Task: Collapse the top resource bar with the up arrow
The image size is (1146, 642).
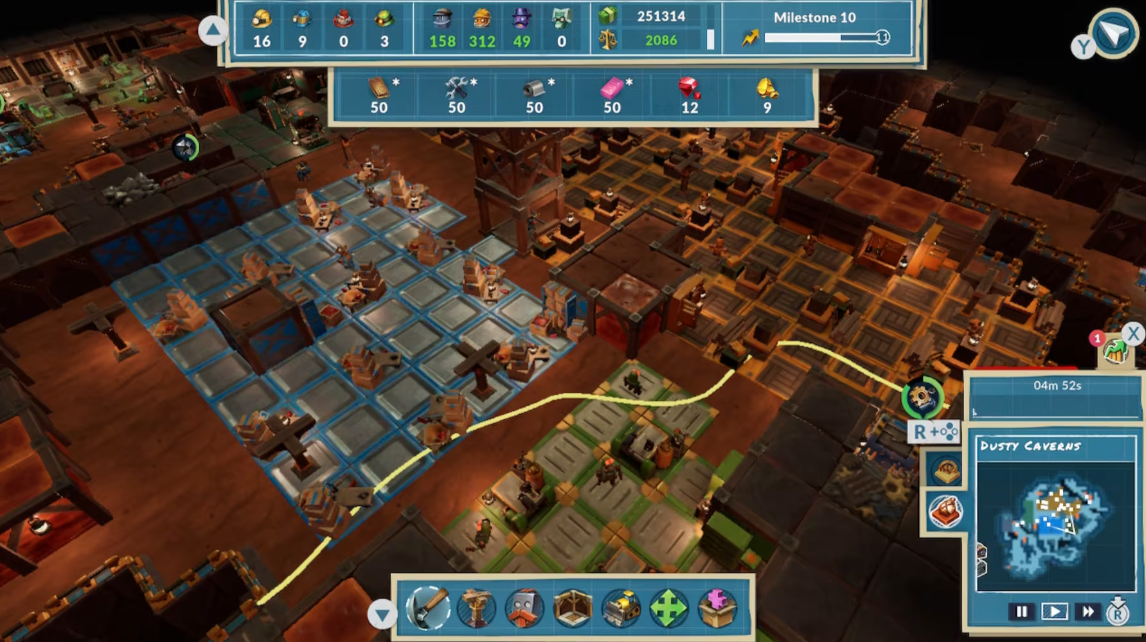Action: coord(213,31)
